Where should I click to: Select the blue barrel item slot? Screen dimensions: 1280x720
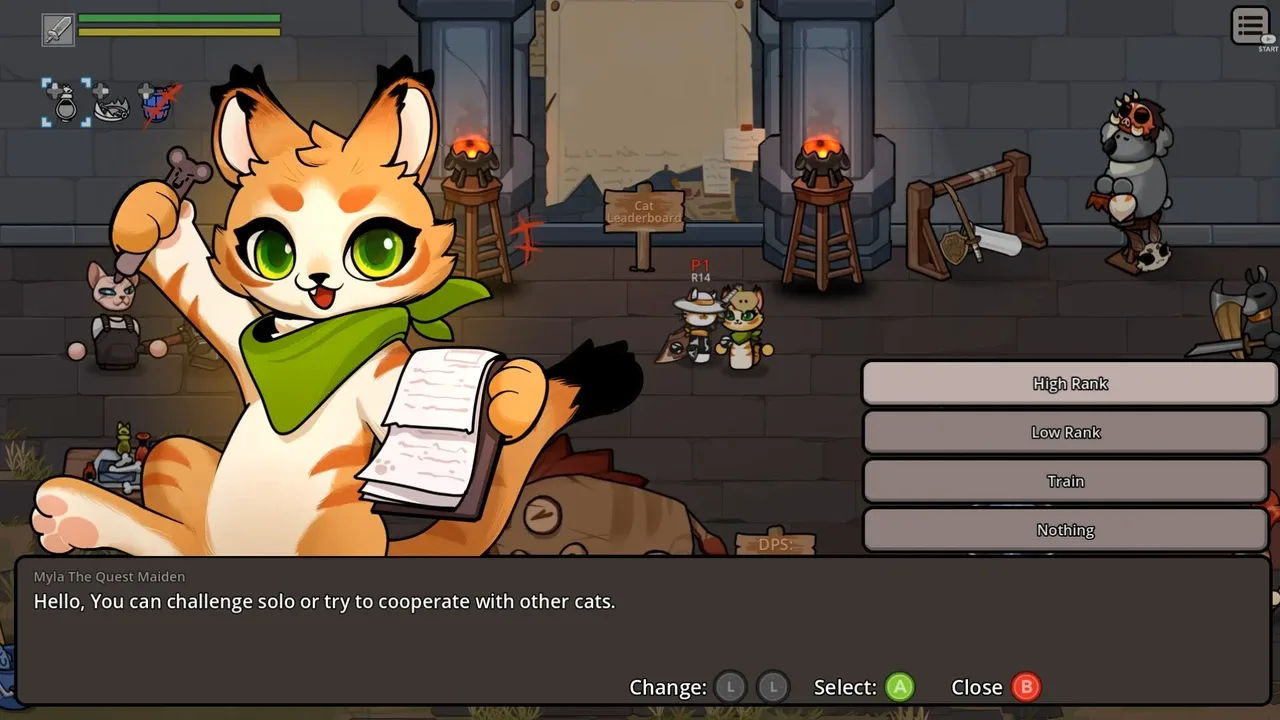click(158, 104)
